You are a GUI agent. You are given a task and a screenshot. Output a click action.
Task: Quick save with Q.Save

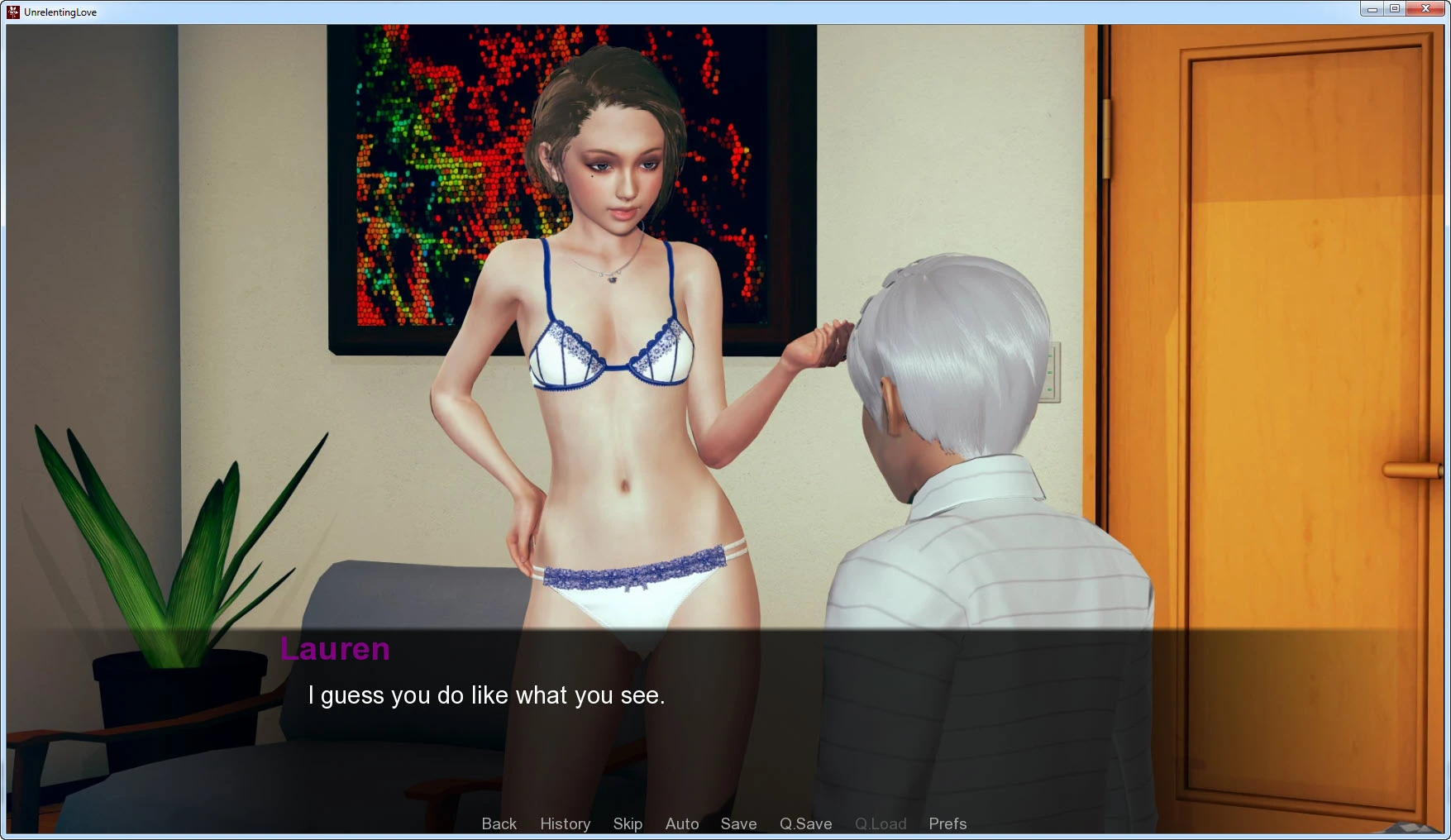pyautogui.click(x=805, y=823)
